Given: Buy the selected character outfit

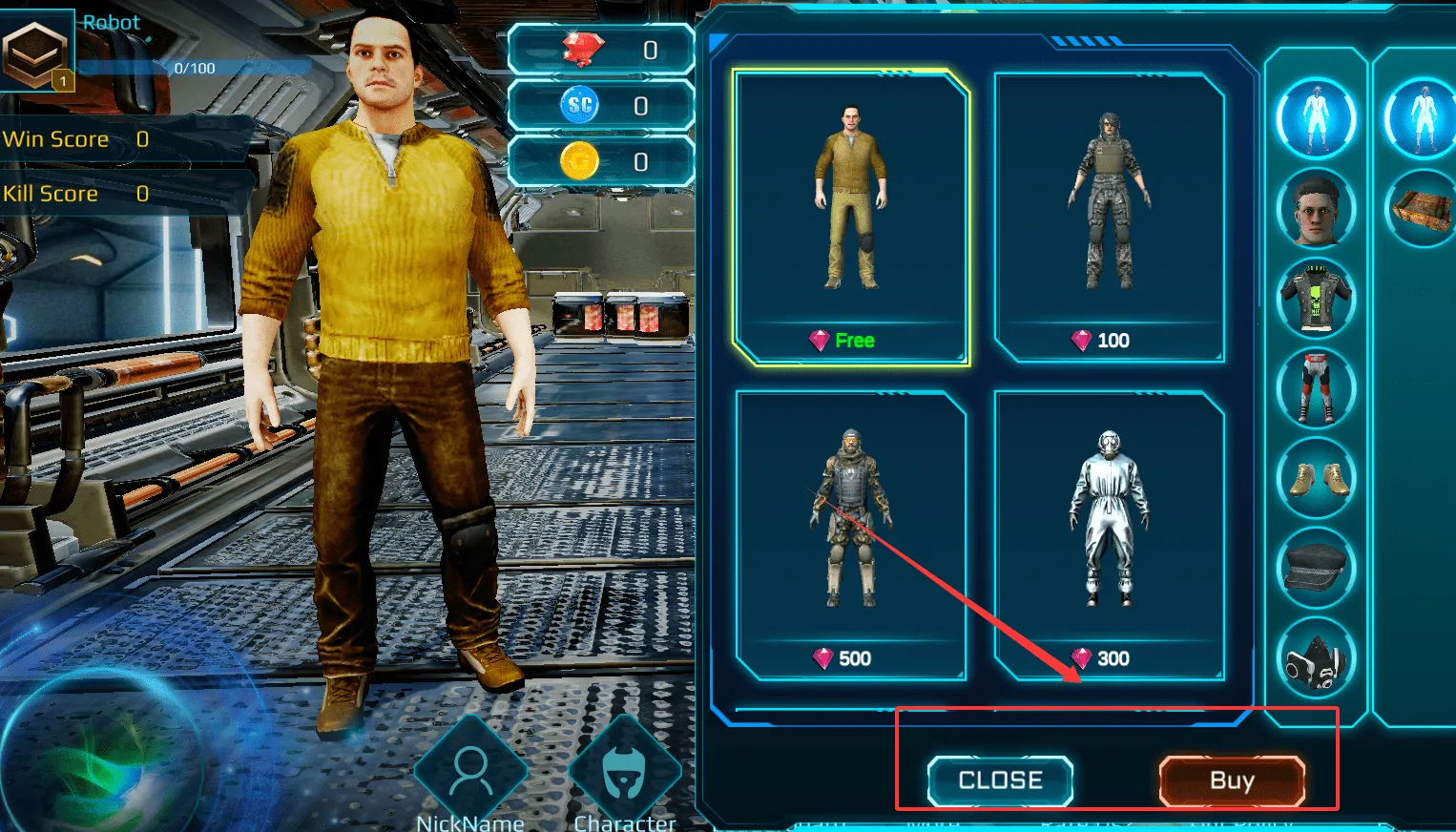Looking at the screenshot, I should coord(1231,780).
